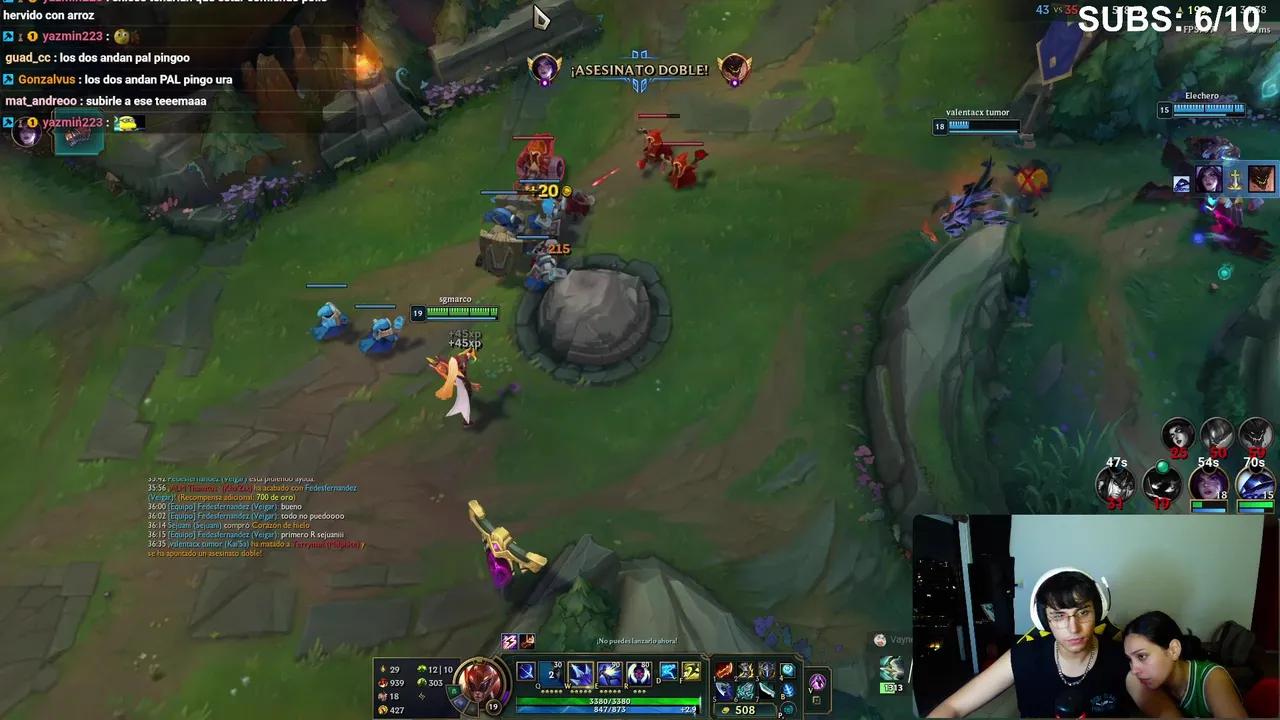Click the blue shield item in slot 4

click(788, 670)
